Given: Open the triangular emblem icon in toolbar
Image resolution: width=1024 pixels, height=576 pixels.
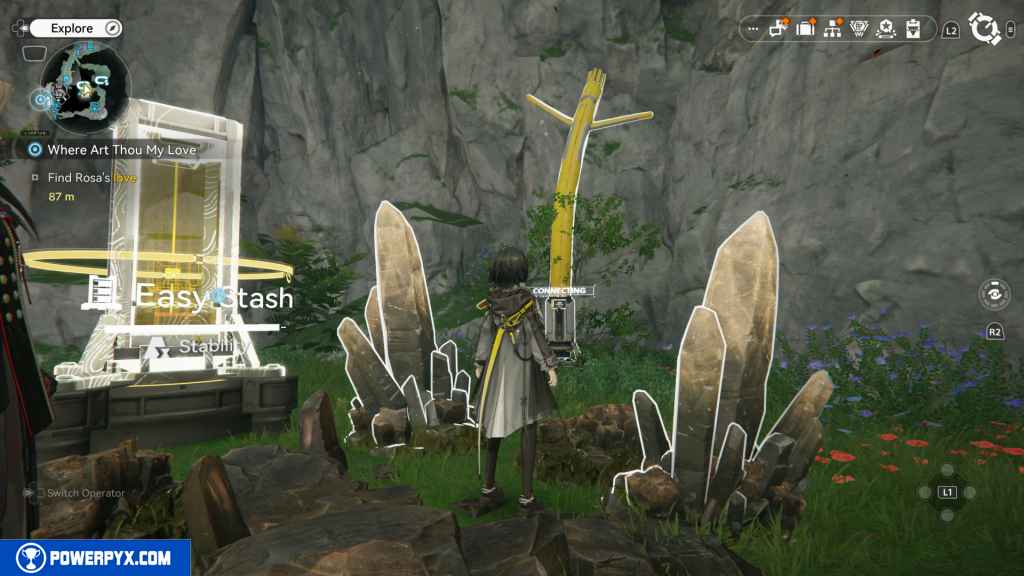Looking at the screenshot, I should tap(859, 29).
